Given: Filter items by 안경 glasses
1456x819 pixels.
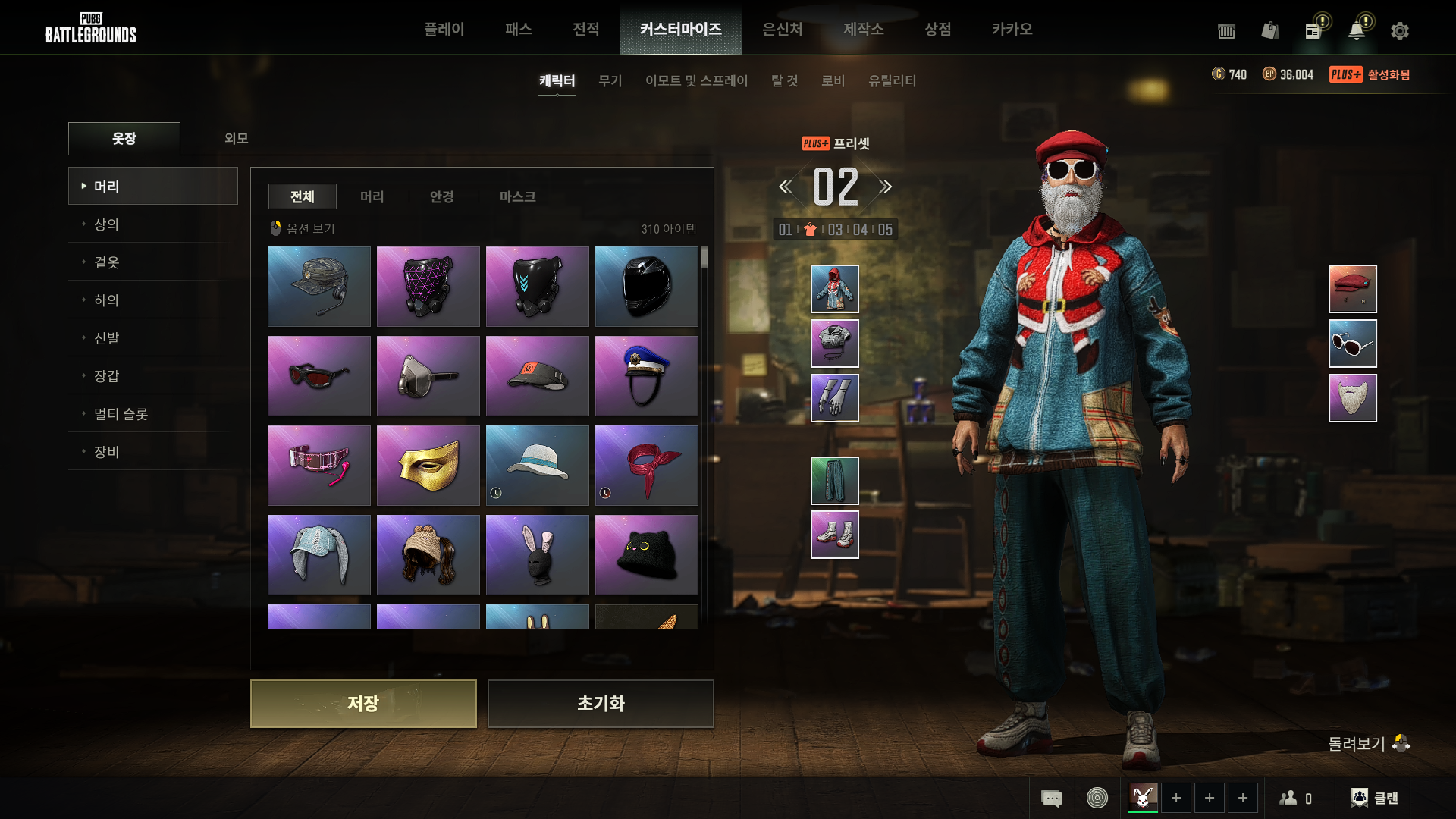Looking at the screenshot, I should [441, 196].
